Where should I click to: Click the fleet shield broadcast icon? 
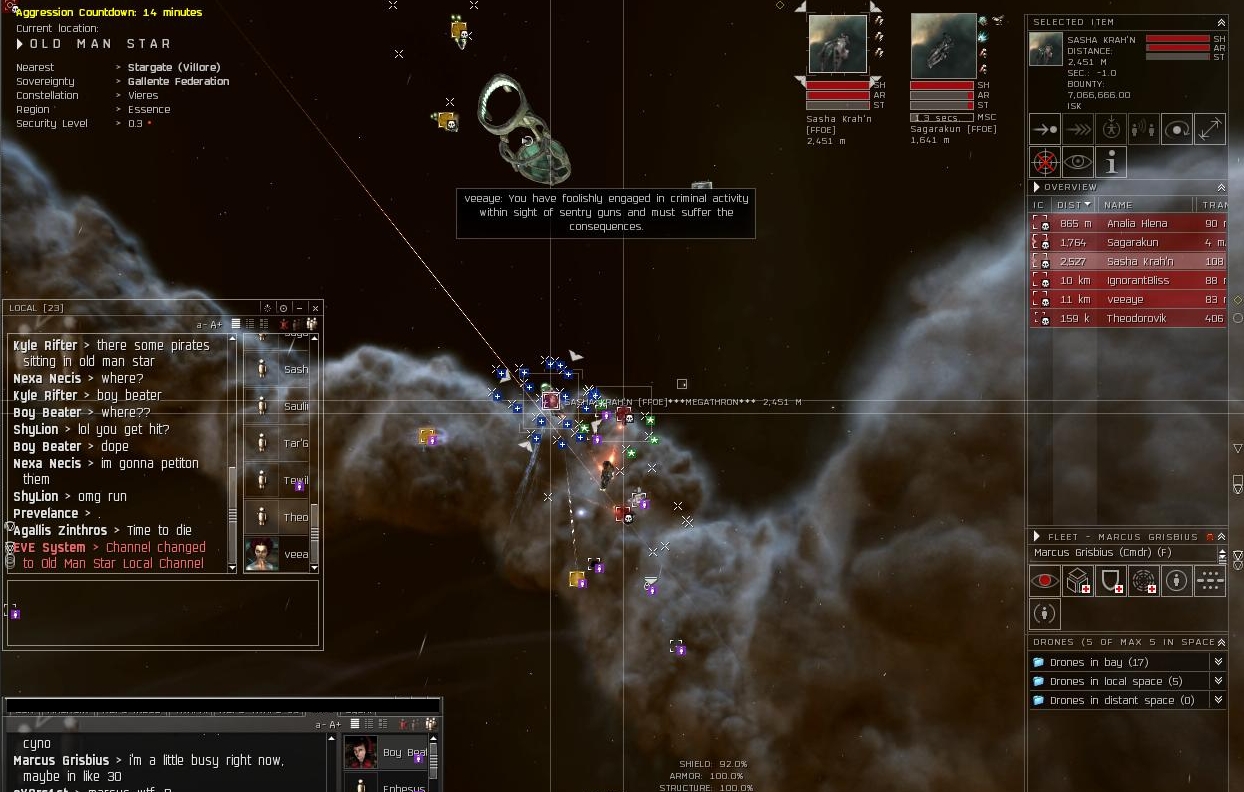coord(1111,581)
